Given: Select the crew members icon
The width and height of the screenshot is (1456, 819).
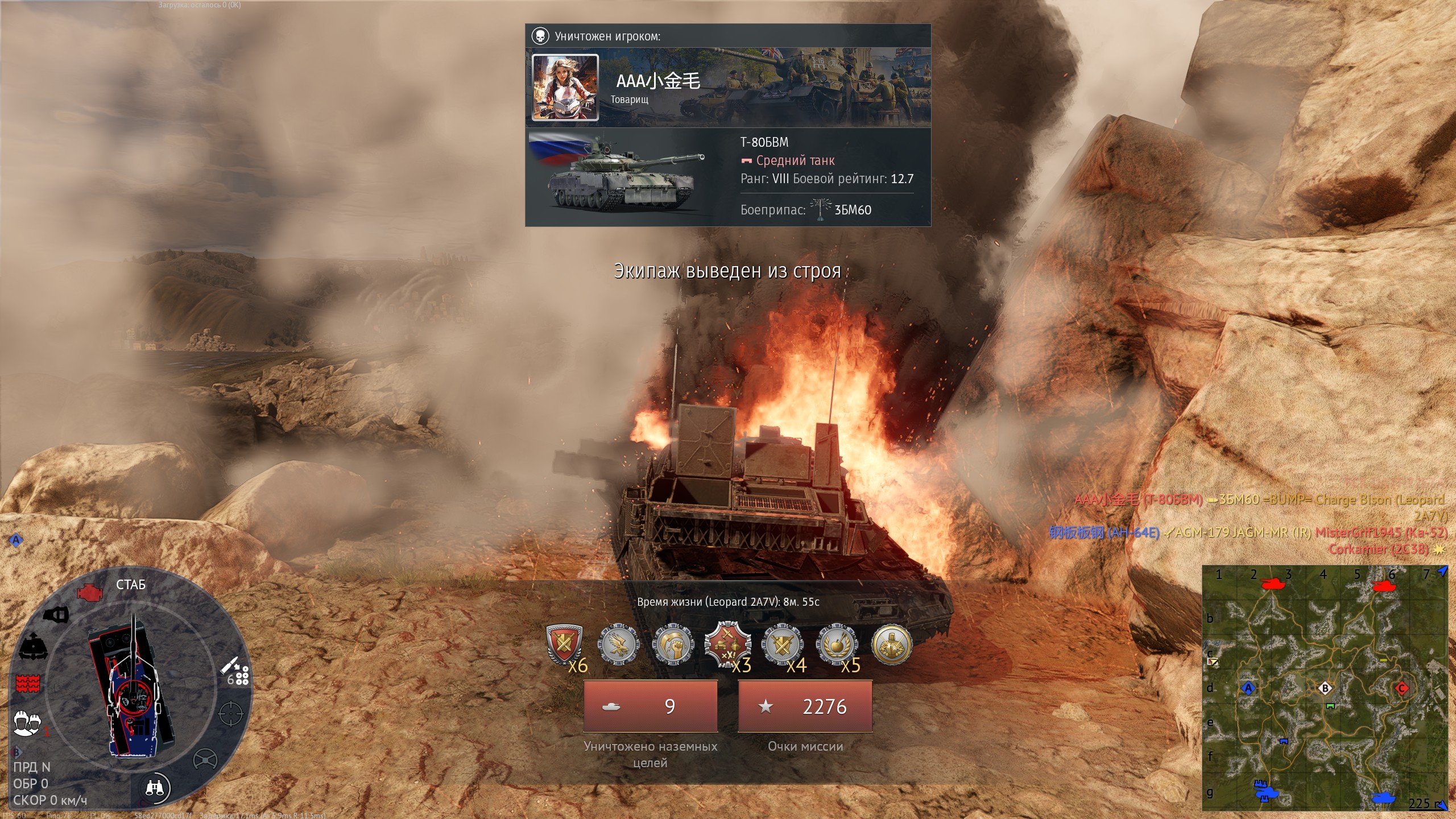Looking at the screenshot, I should [26, 722].
